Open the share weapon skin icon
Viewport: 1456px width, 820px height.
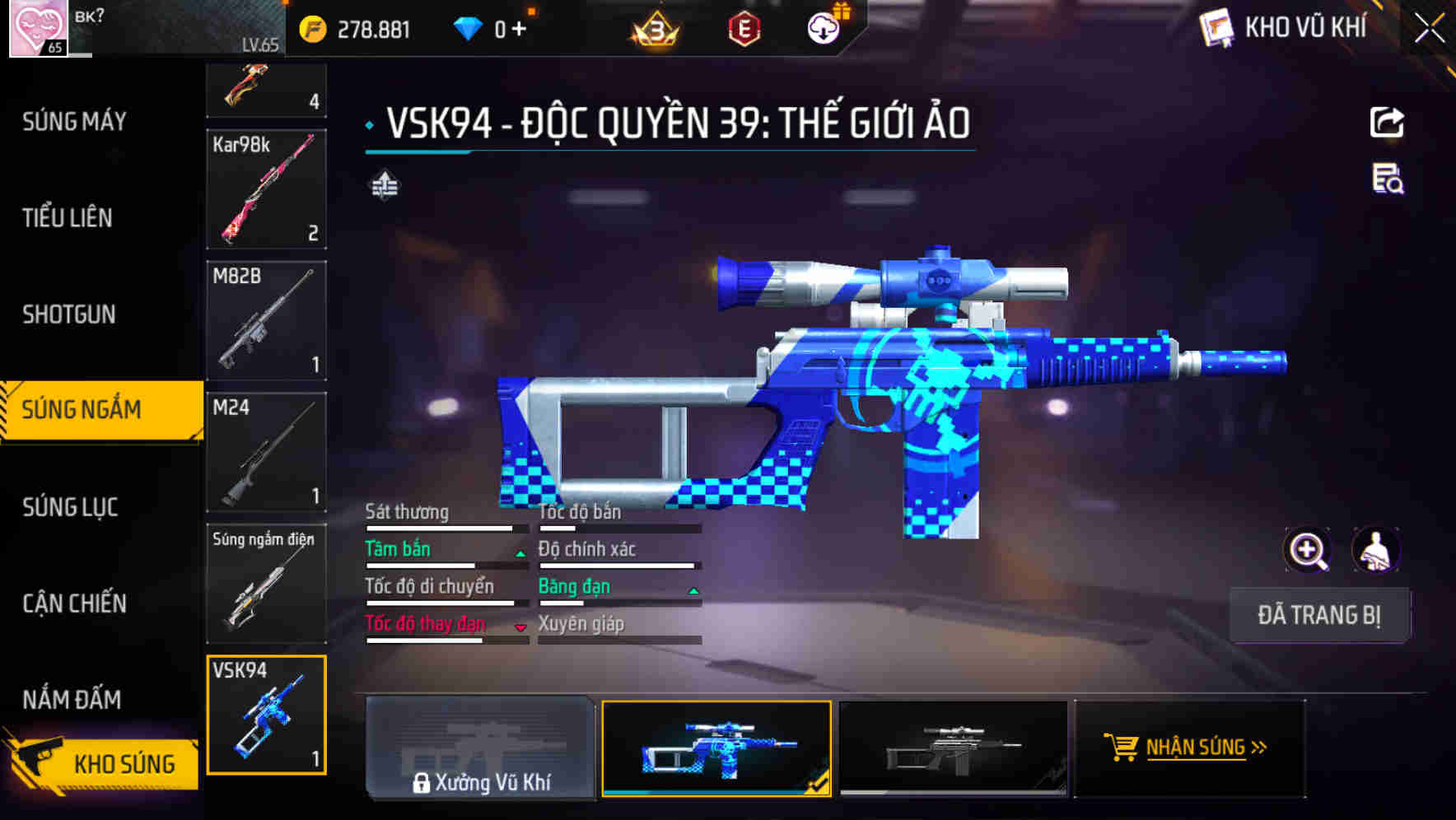tap(1387, 122)
